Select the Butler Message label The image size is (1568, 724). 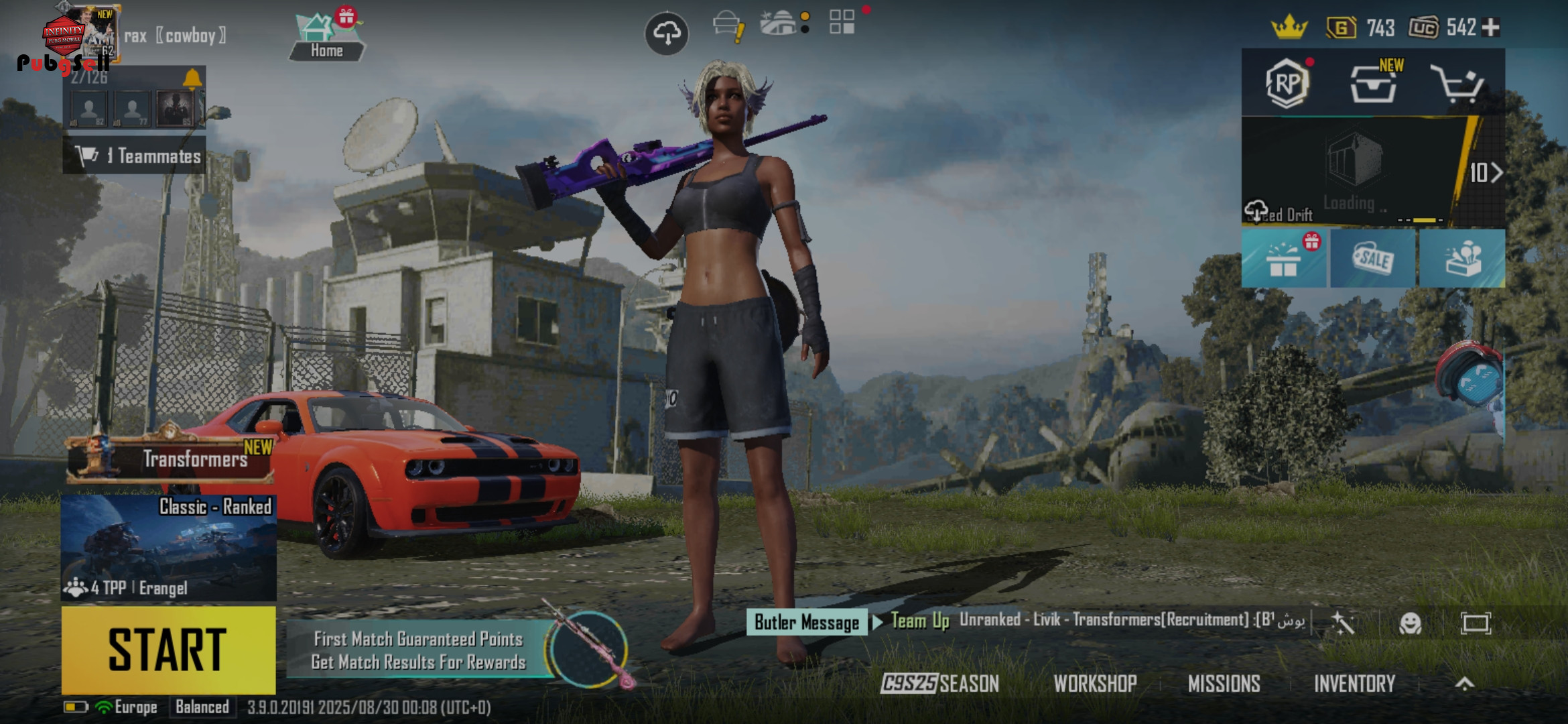click(x=806, y=622)
